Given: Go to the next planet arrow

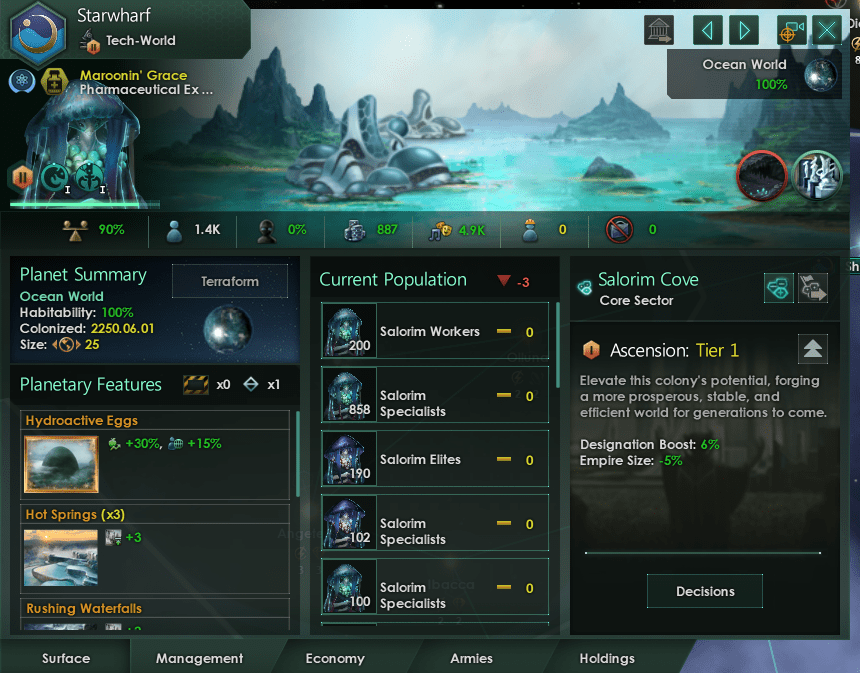Looking at the screenshot, I should click(x=743, y=30).
